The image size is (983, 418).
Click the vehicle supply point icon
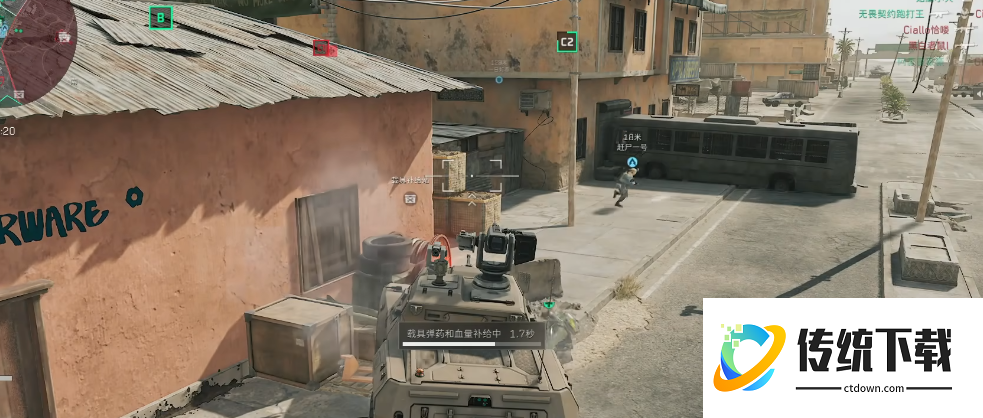[410, 198]
